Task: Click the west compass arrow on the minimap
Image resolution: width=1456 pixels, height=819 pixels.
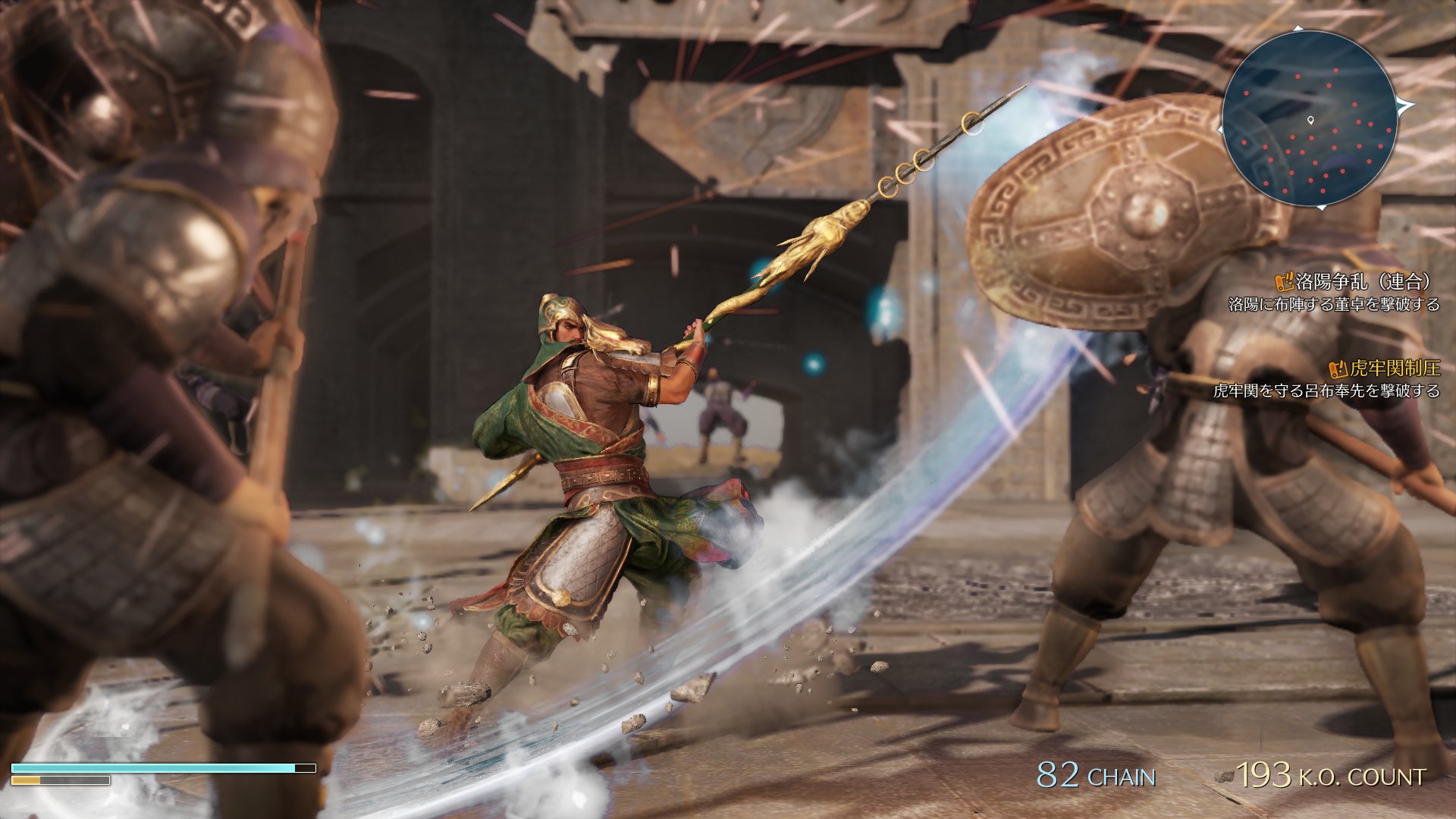Action: [1220, 130]
